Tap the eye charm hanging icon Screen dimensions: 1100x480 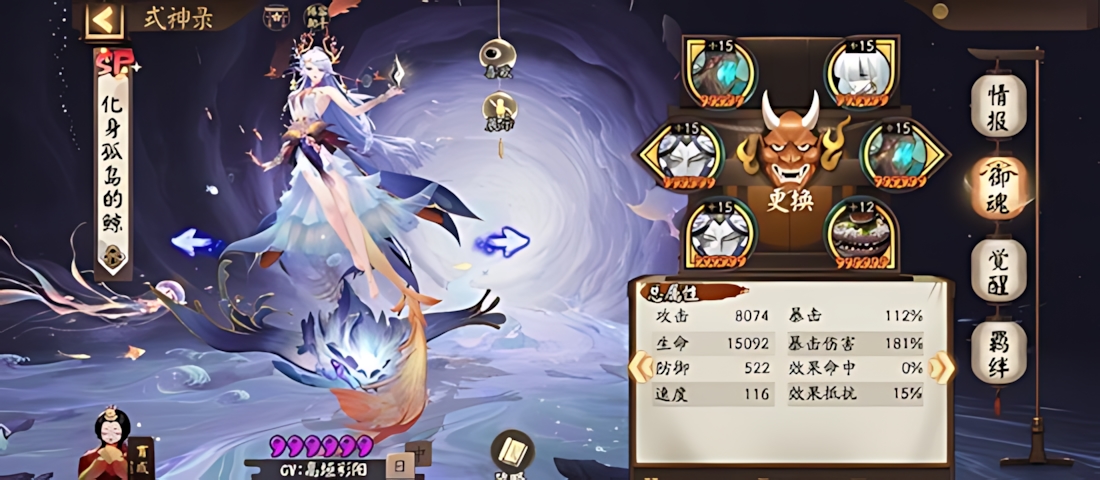(496, 56)
